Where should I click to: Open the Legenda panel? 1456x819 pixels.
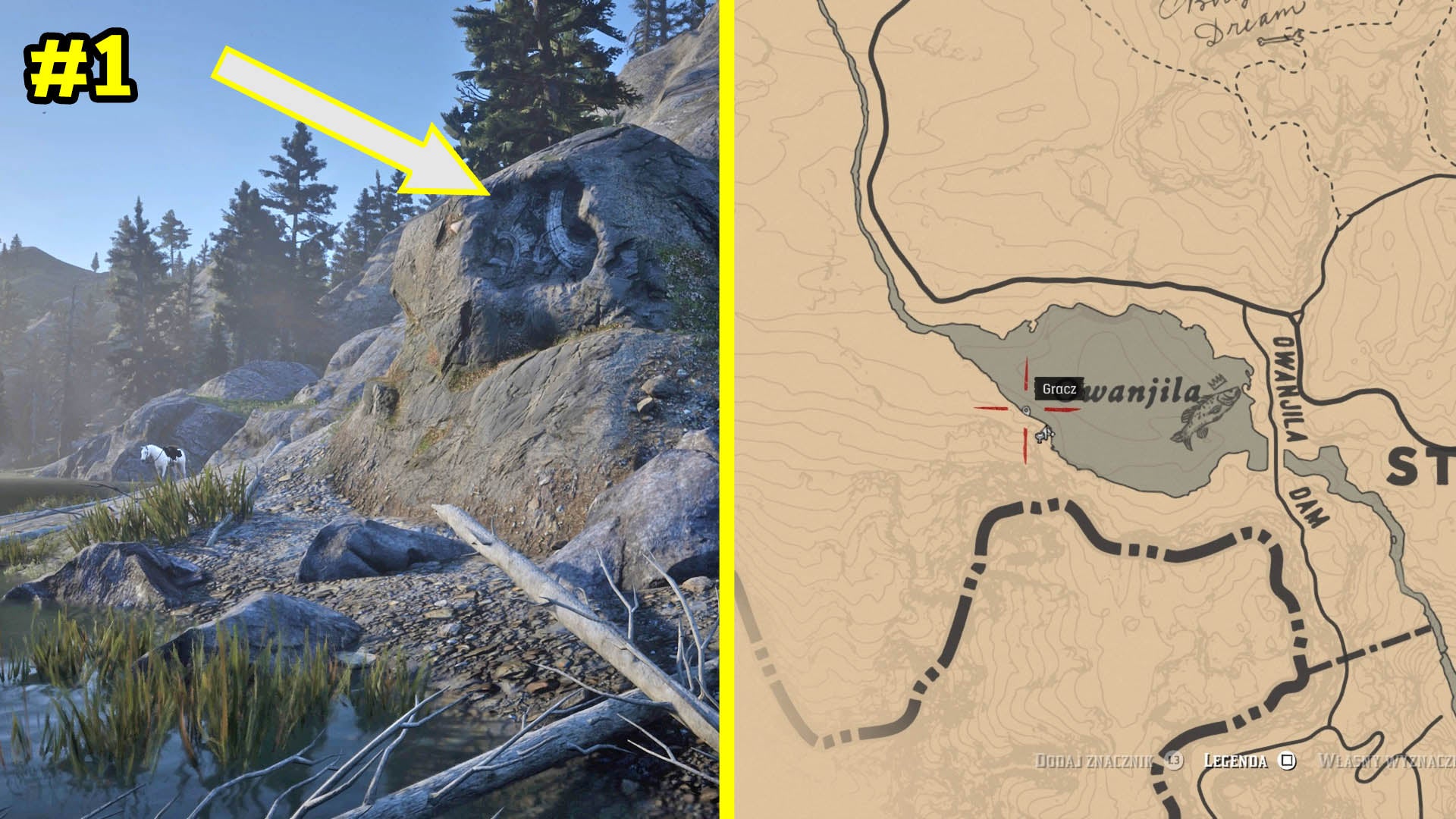click(1235, 759)
